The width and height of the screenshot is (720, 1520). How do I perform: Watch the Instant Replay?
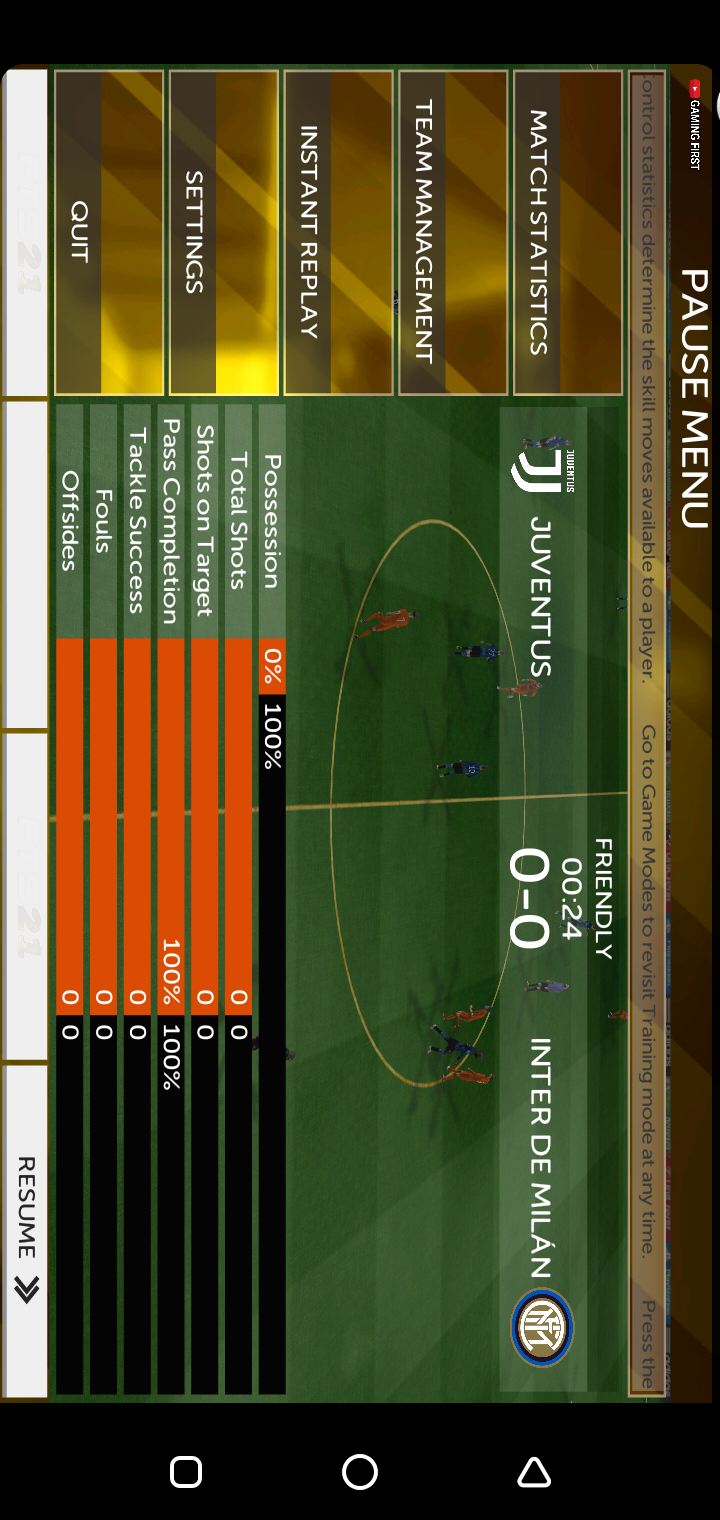[338, 232]
